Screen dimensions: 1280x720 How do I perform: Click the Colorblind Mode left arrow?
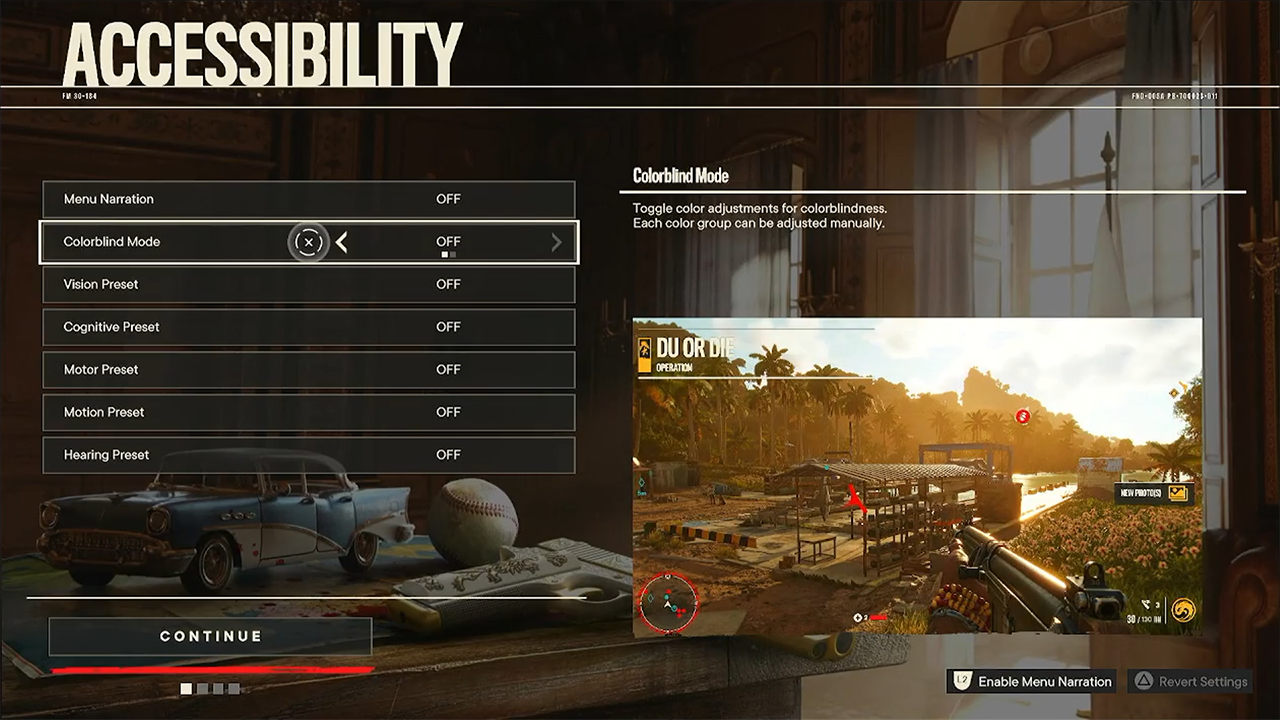click(342, 242)
